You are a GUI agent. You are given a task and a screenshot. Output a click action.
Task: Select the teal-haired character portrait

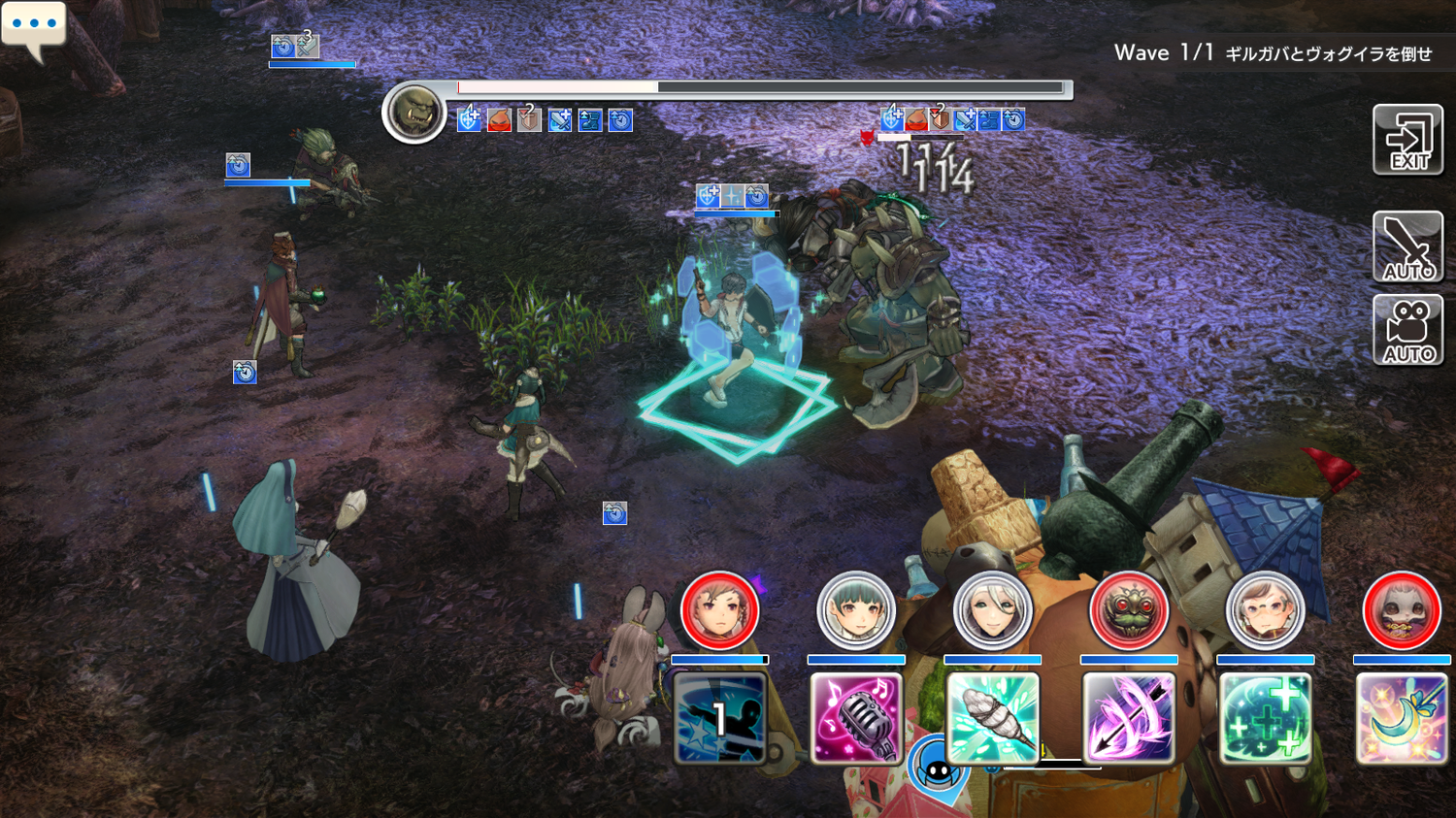coord(855,611)
